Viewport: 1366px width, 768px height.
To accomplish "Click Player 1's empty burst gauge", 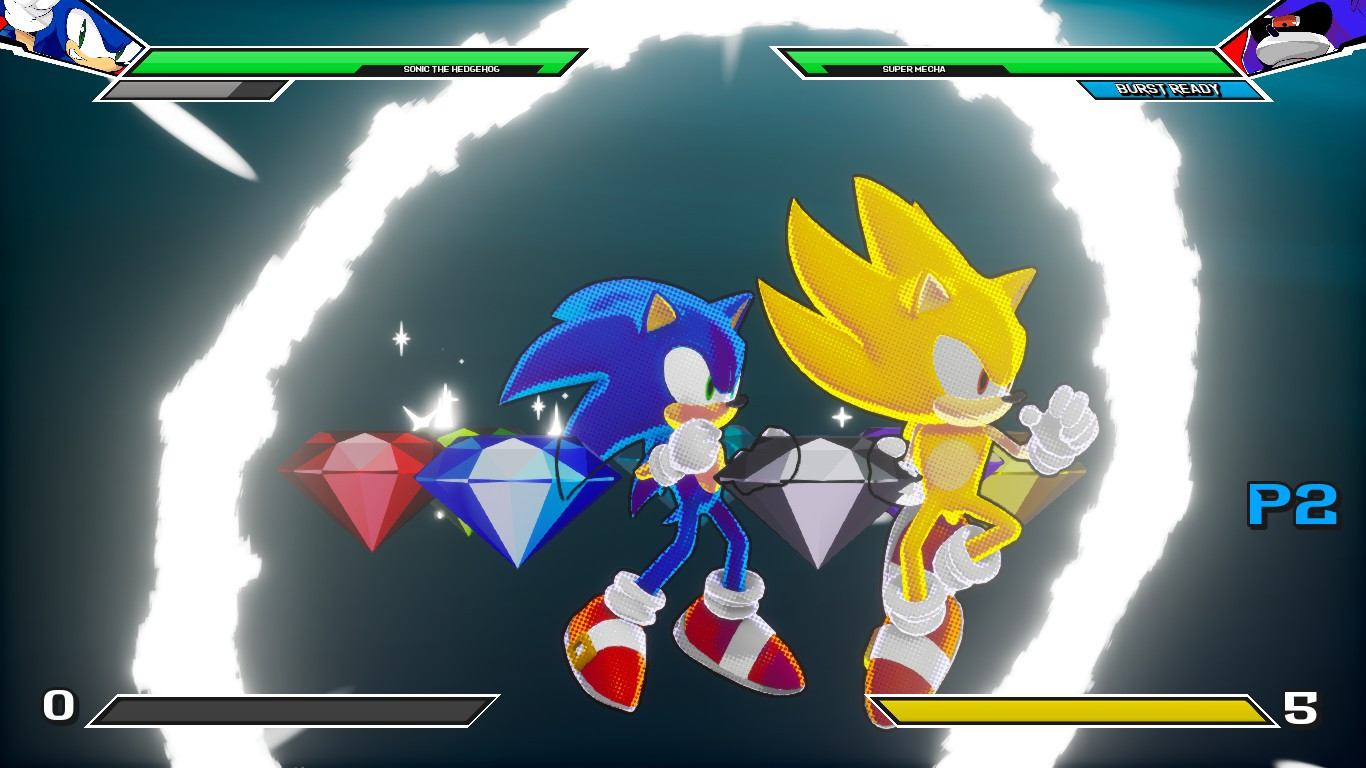I will [x=195, y=91].
